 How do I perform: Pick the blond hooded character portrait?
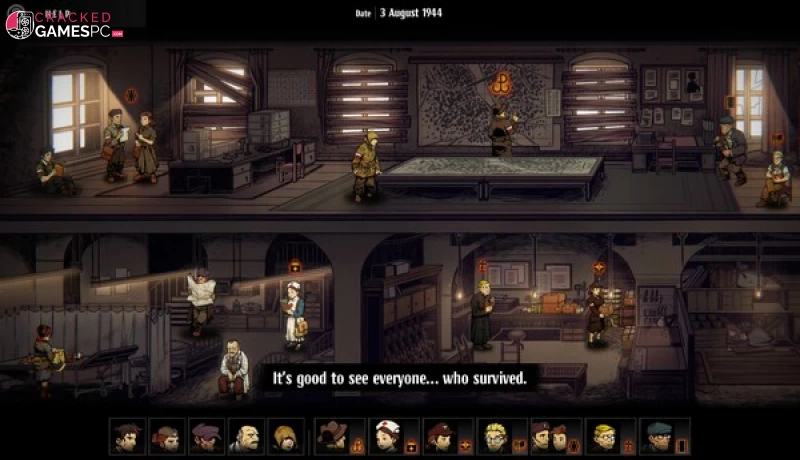point(285,436)
